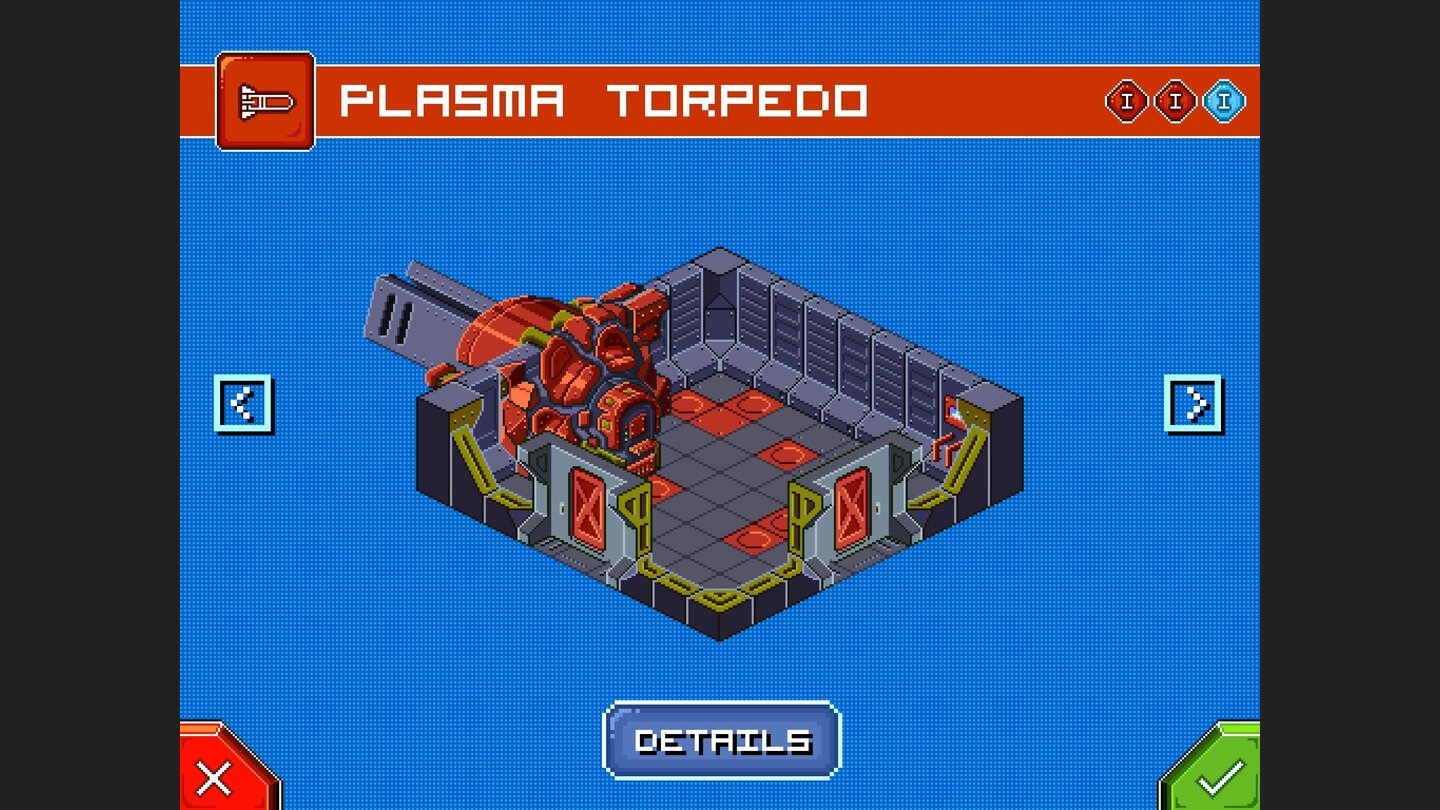Select the middle red Tier I badge
The width and height of the screenshot is (1440, 810).
coord(1177,99)
